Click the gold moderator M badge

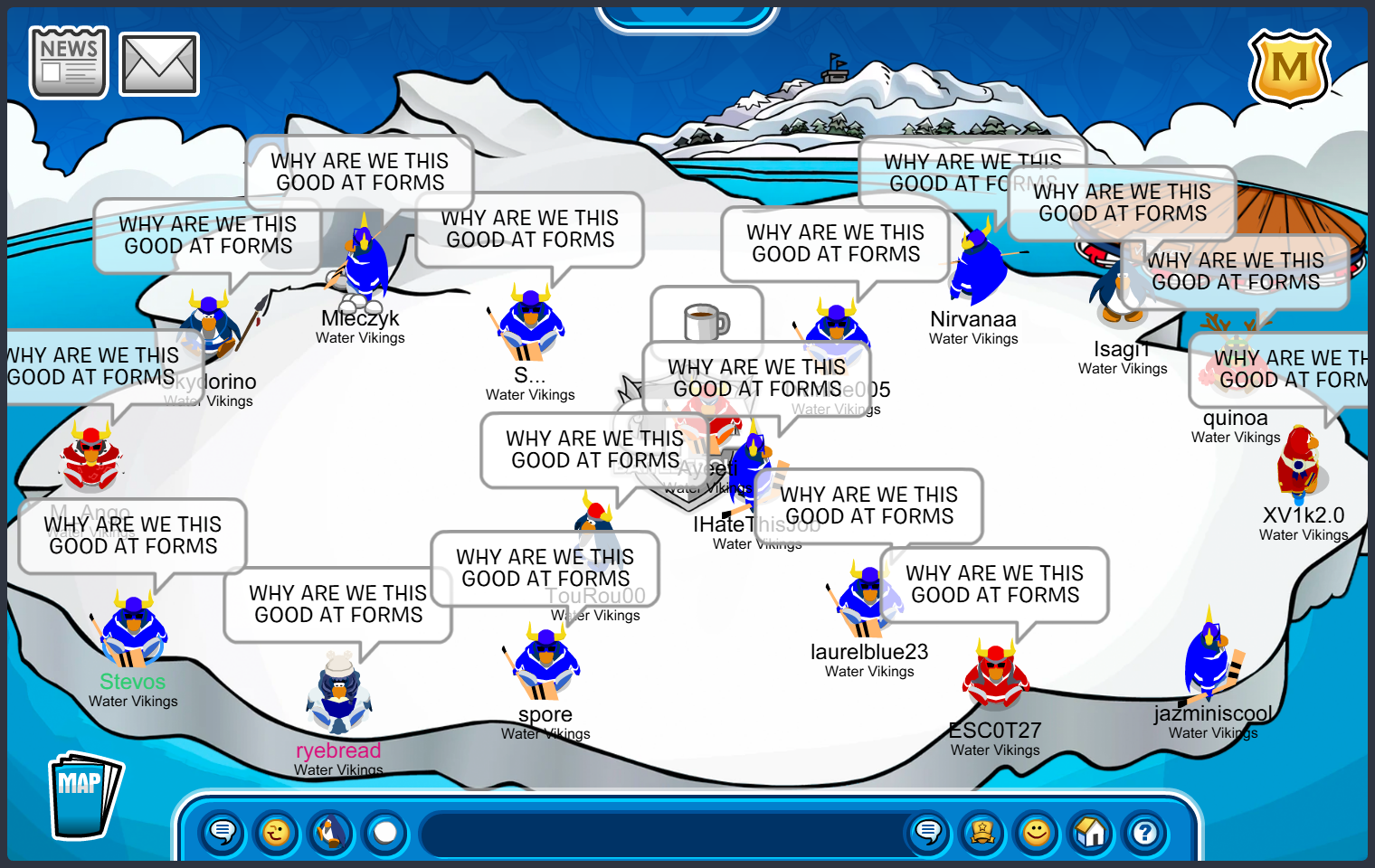coord(1289,69)
